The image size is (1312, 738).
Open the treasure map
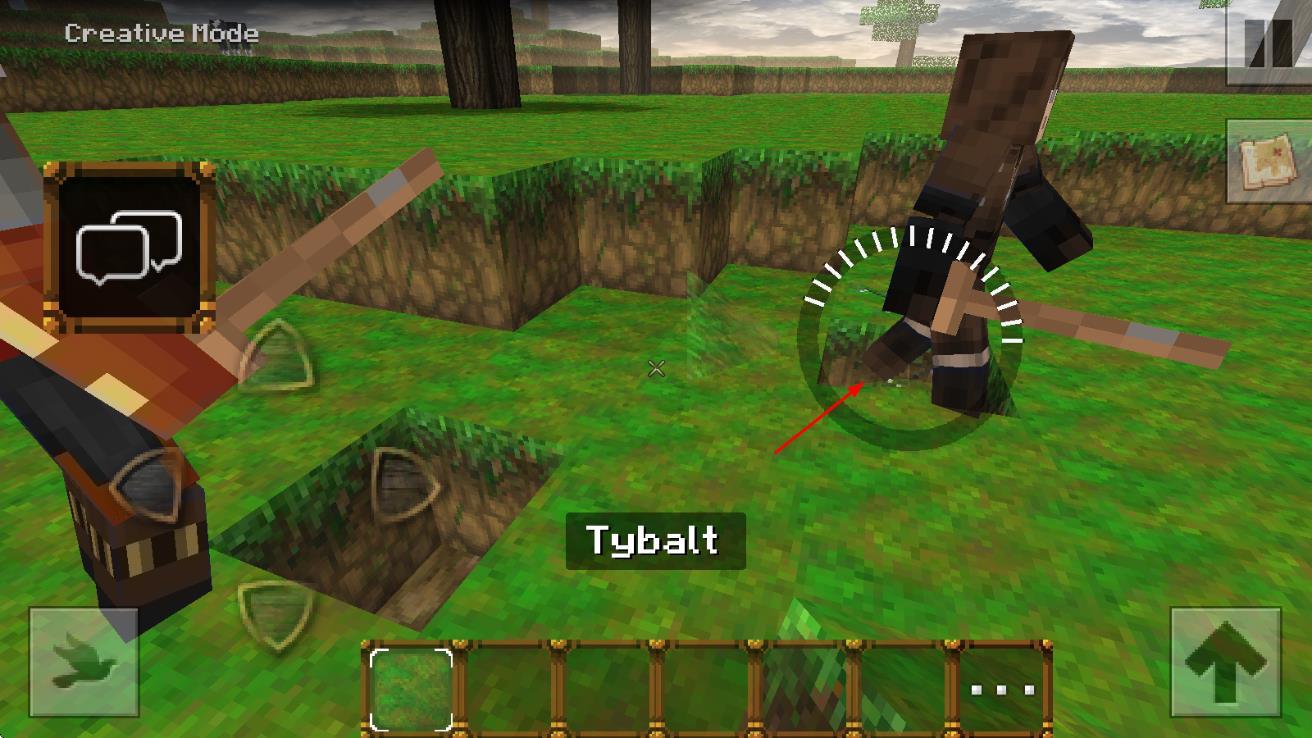1268,160
